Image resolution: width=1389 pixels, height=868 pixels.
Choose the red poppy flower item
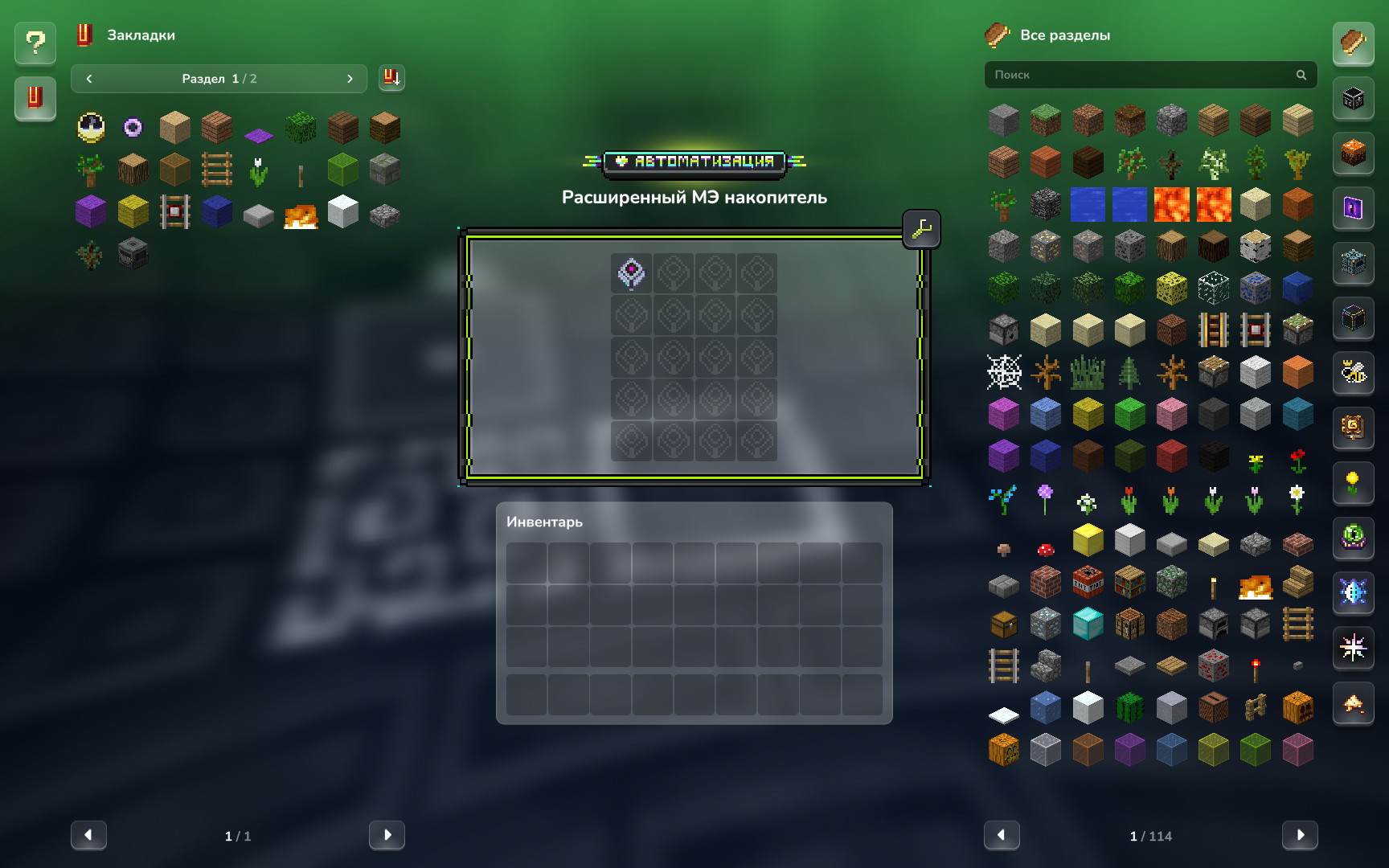click(x=1297, y=461)
